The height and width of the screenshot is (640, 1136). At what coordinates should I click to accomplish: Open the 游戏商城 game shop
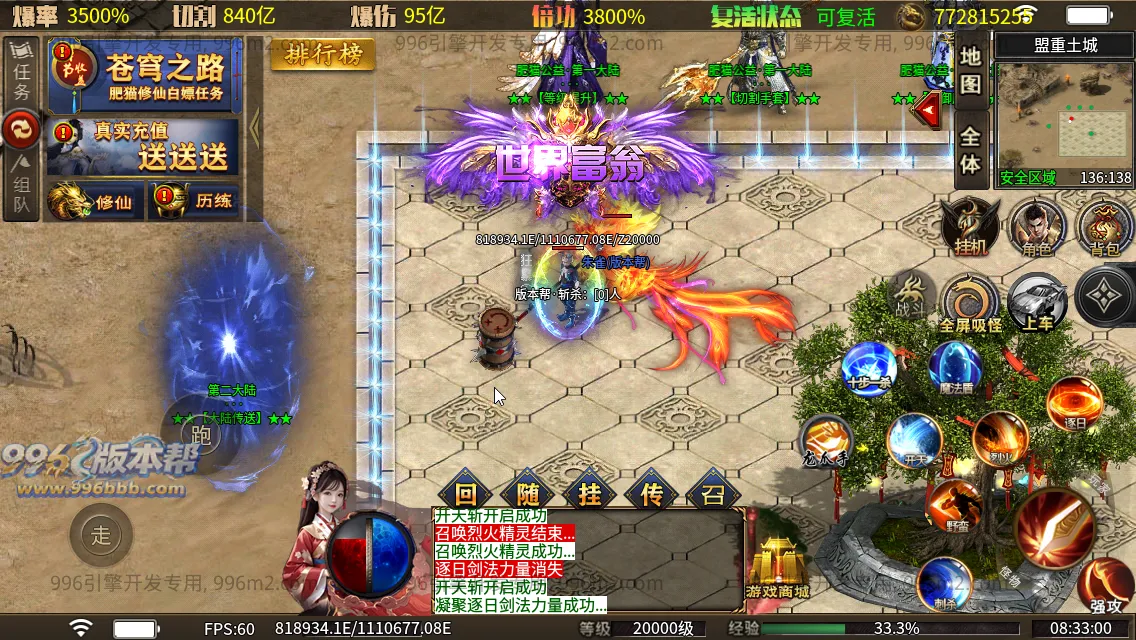[779, 566]
